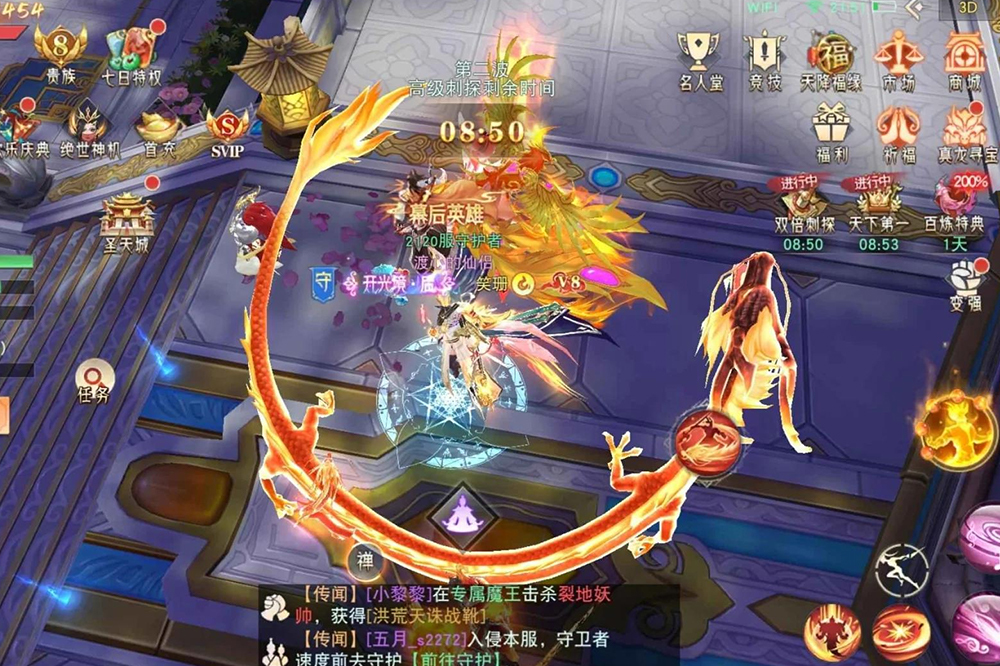The image size is (1000, 666).
Task: Open the 双倍刺探 active event
Action: pos(801,204)
